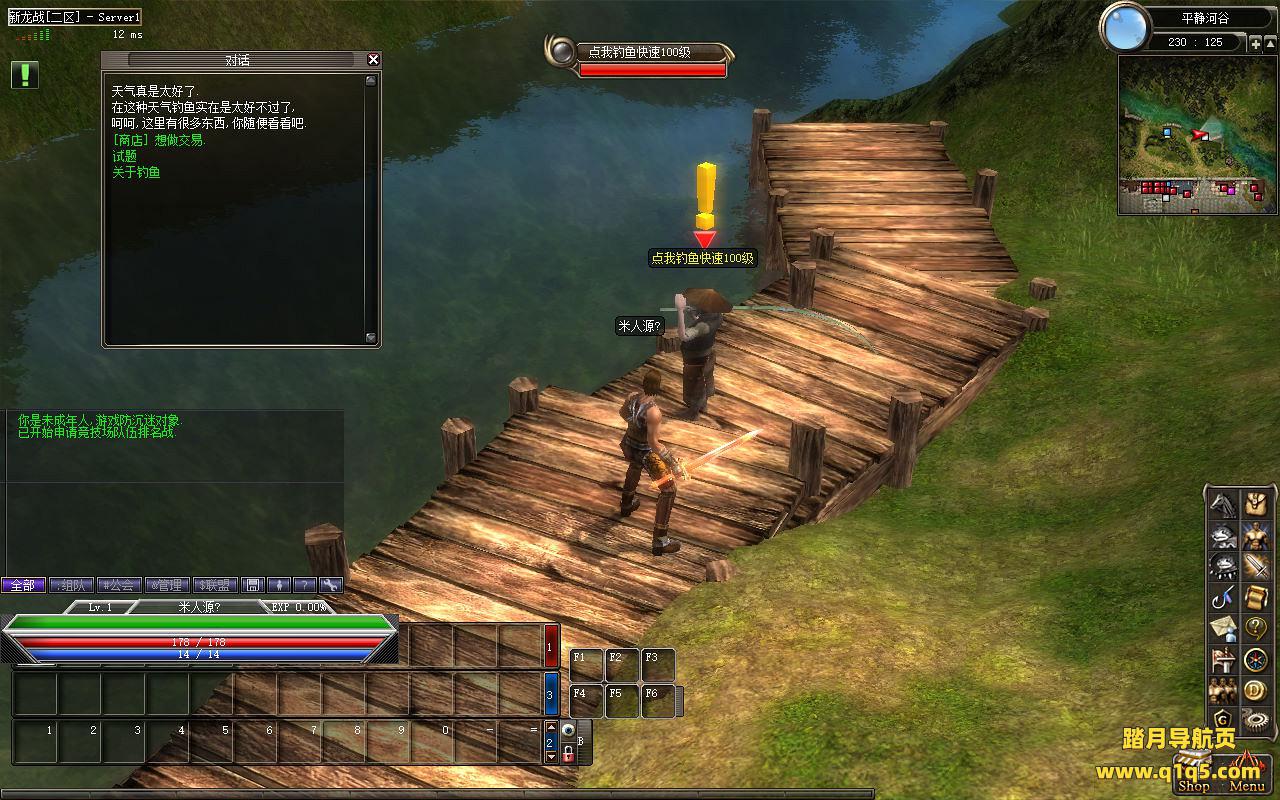Switch to the 公会 chat tab
Image resolution: width=1280 pixels, height=800 pixels.
(x=119, y=585)
